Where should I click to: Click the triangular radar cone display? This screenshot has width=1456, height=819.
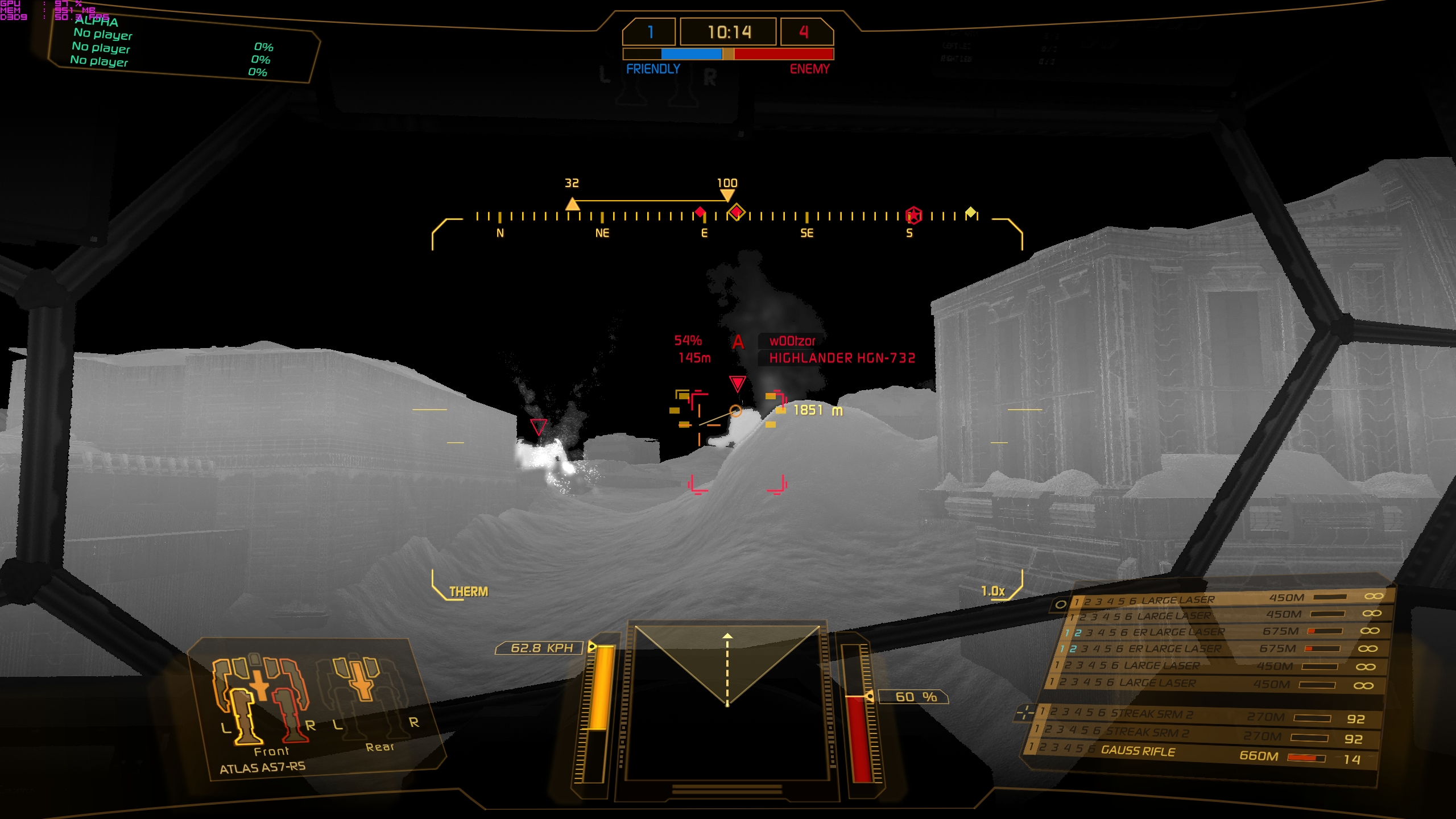tap(727, 664)
